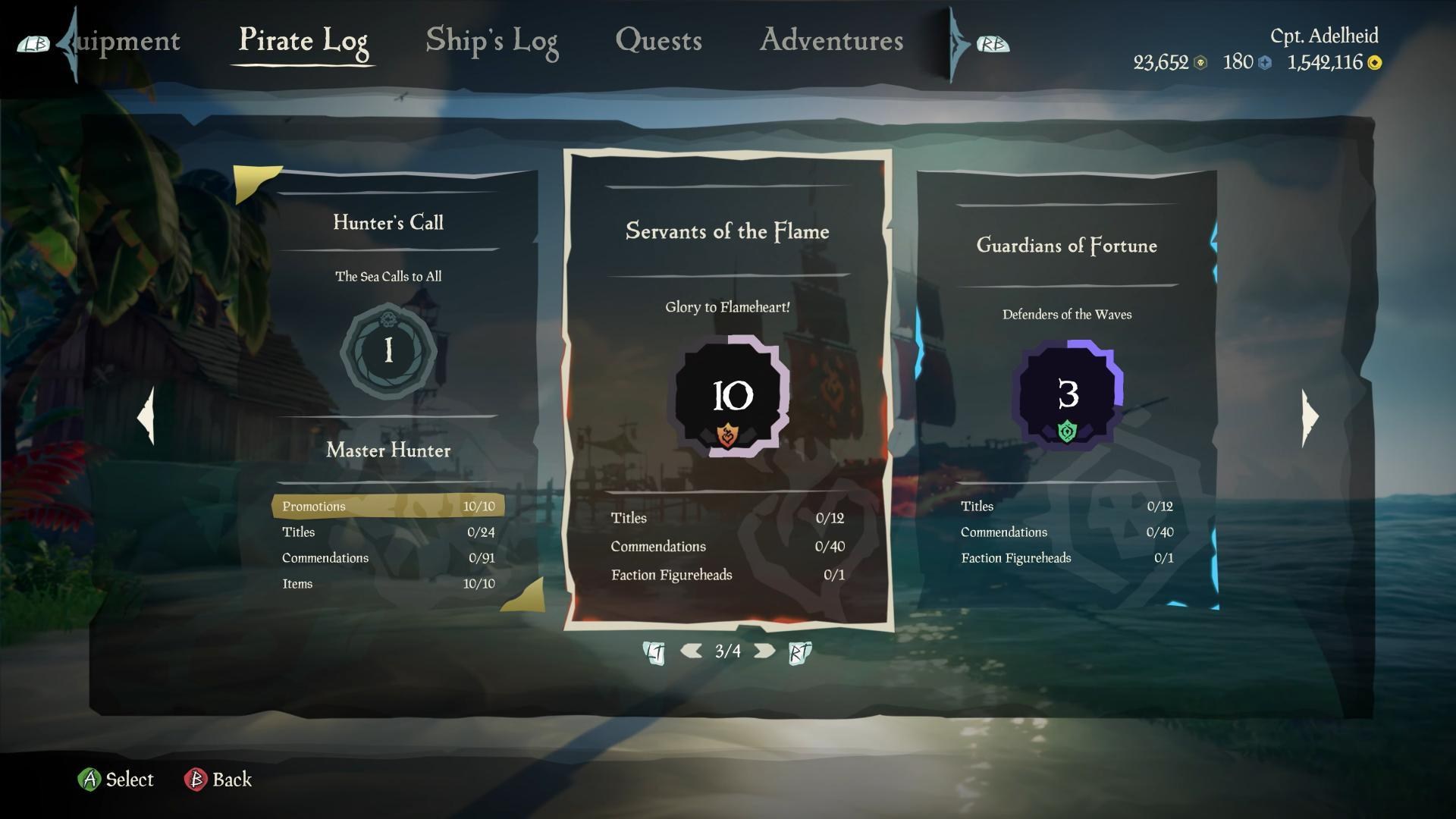View Hunter's Call Commendations row
The width and height of the screenshot is (1456, 819).
click(388, 558)
